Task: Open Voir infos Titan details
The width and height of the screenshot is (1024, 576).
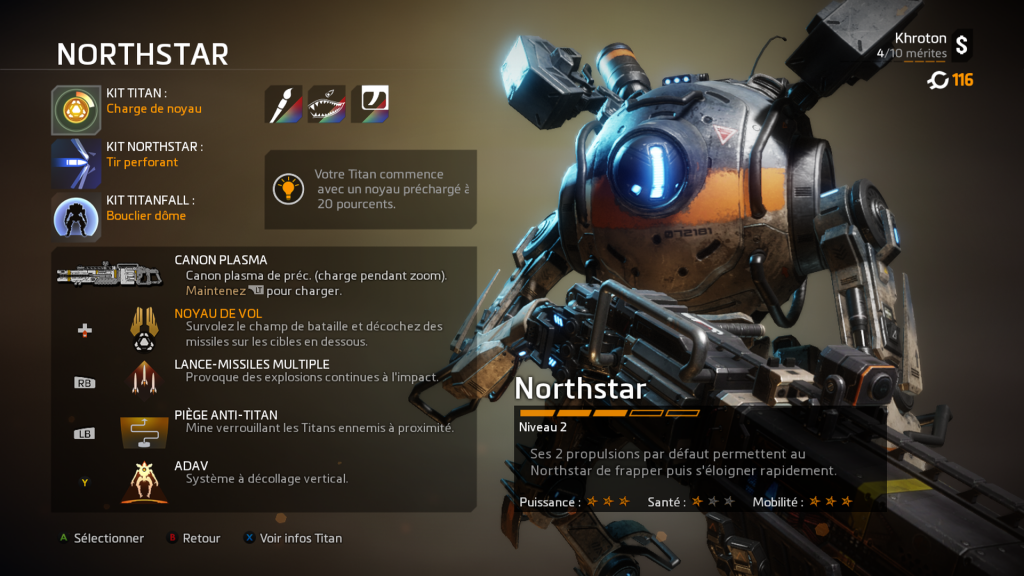Action: pyautogui.click(x=293, y=538)
